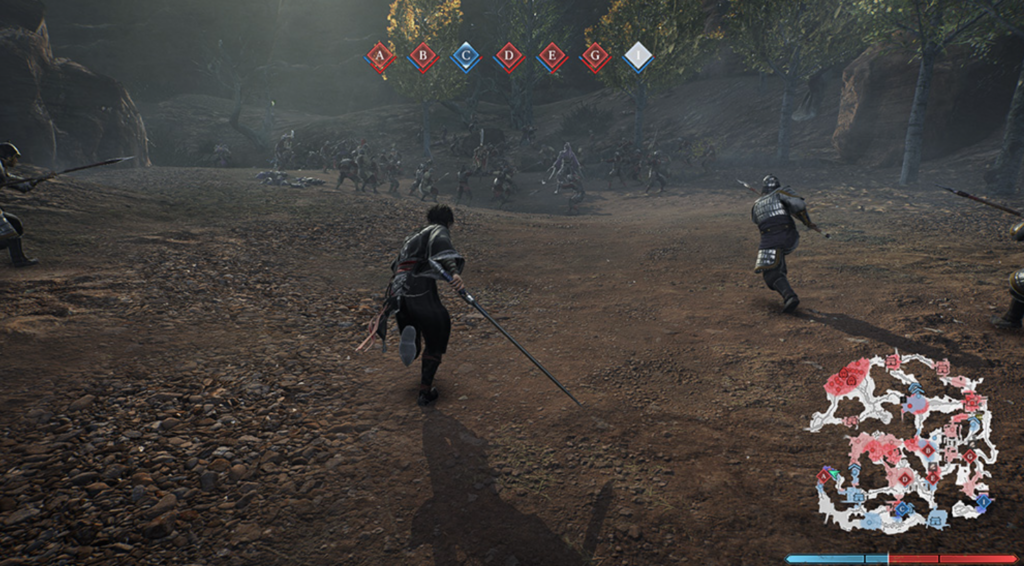Select the red A base marker at the top
Screen dimensions: 1024x566
[x=379, y=57]
